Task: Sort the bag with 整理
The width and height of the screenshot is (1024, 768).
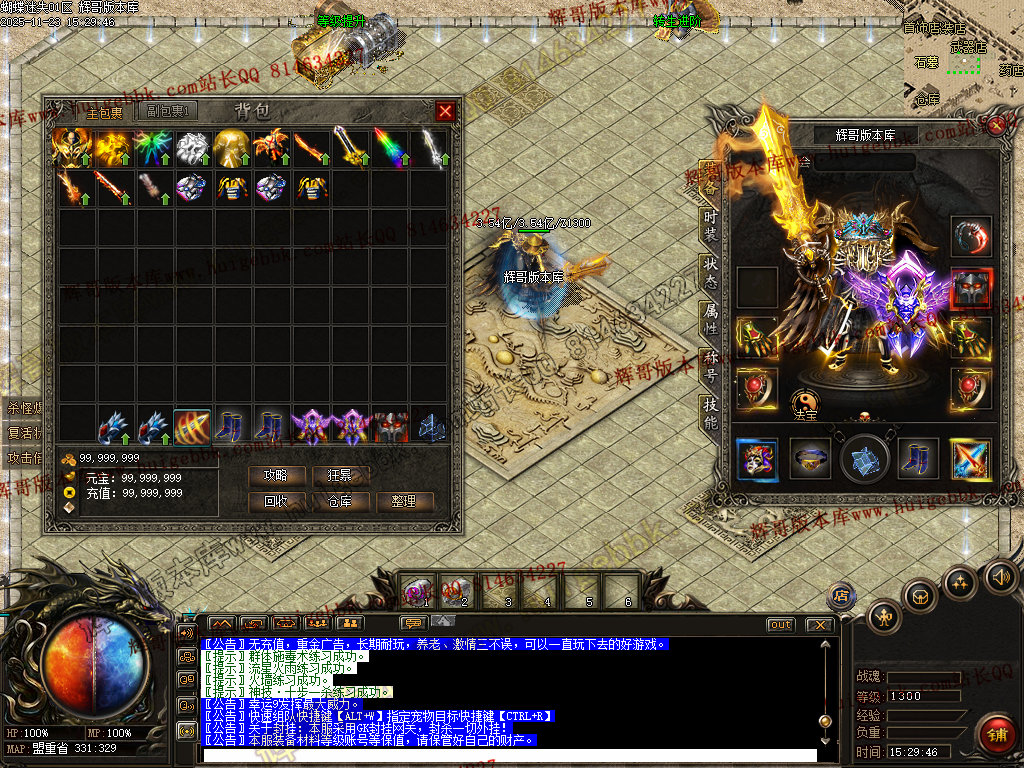Action: [404, 501]
